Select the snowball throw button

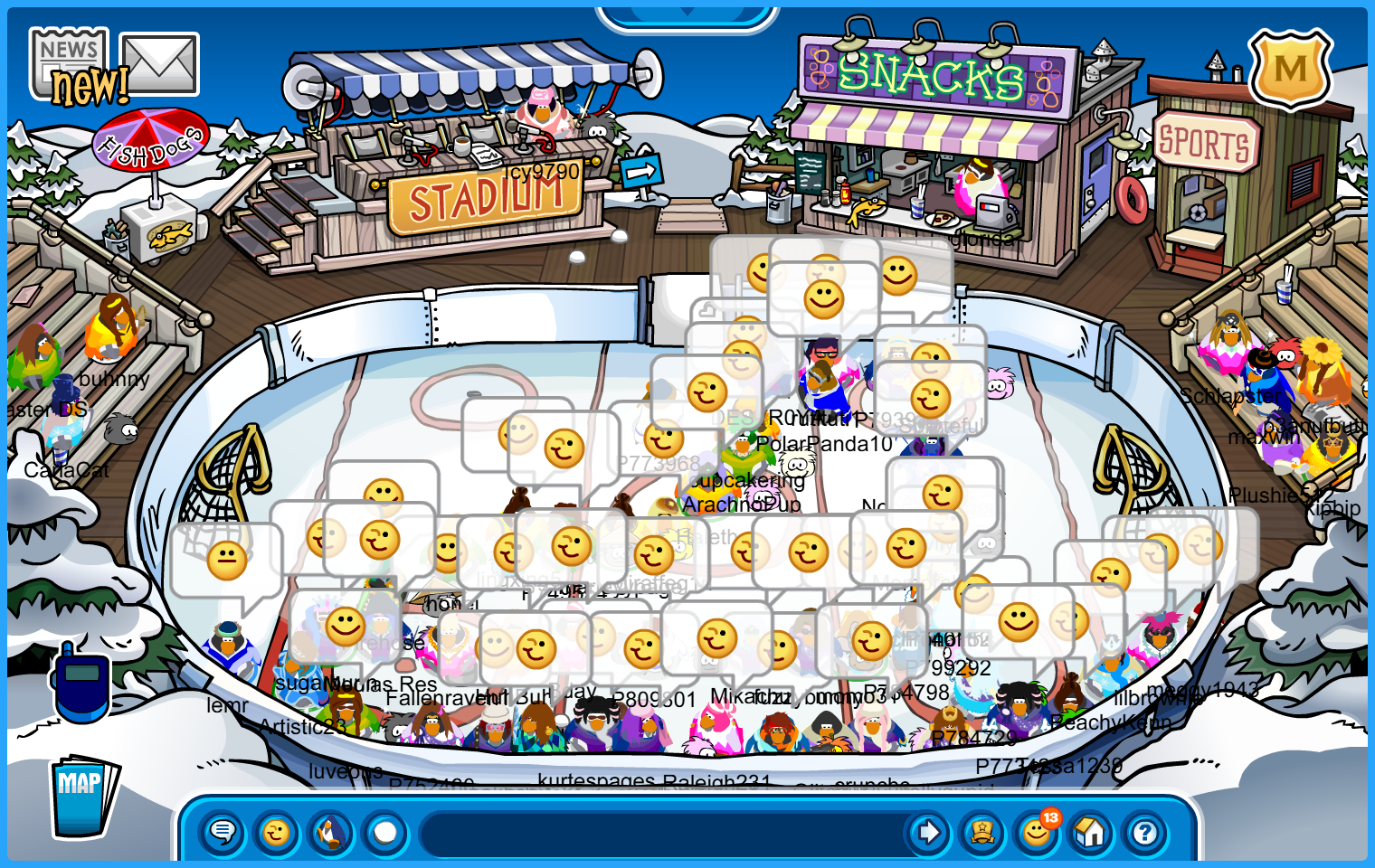coord(385,832)
